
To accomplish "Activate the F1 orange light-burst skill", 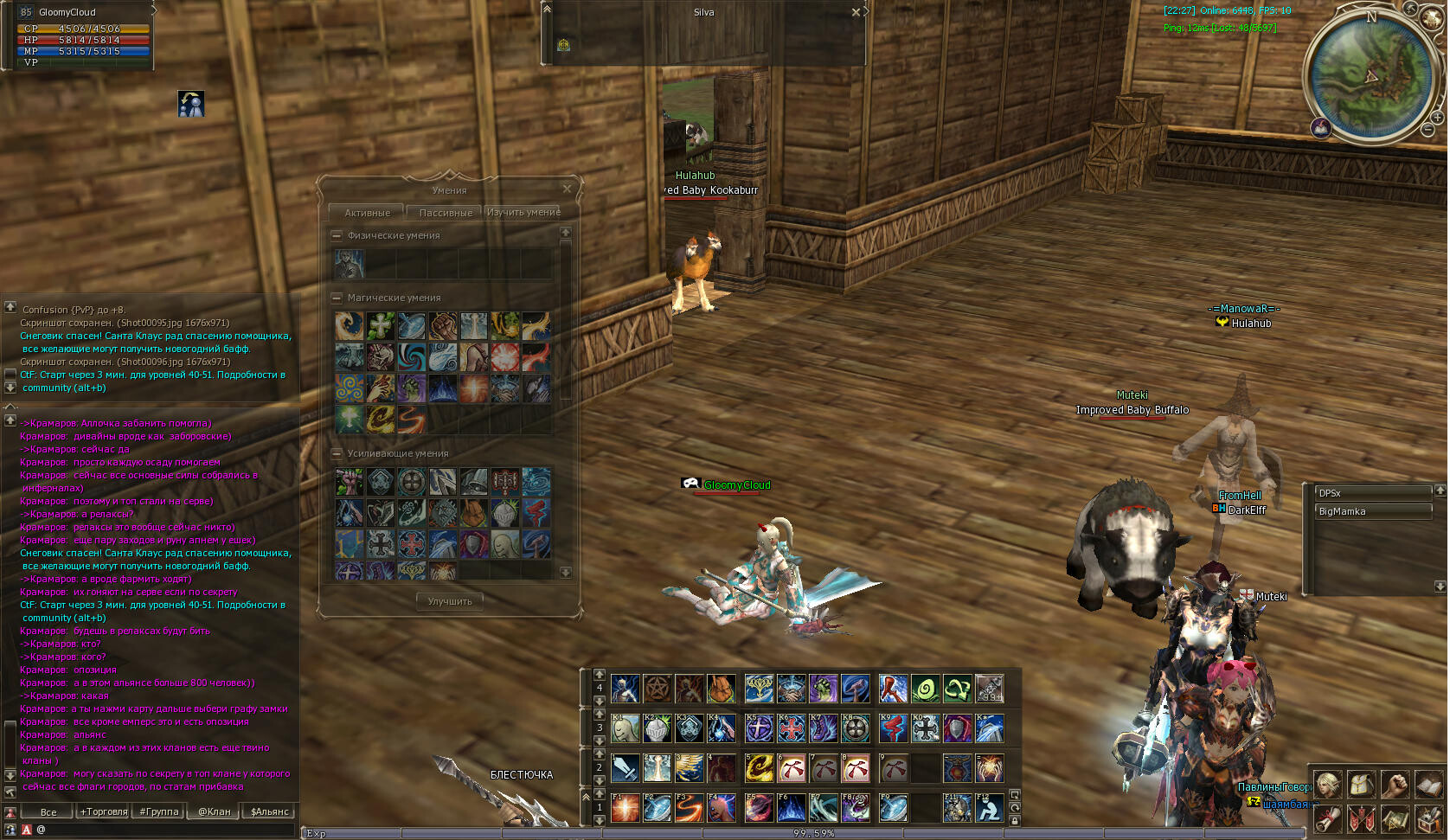I will [x=625, y=808].
